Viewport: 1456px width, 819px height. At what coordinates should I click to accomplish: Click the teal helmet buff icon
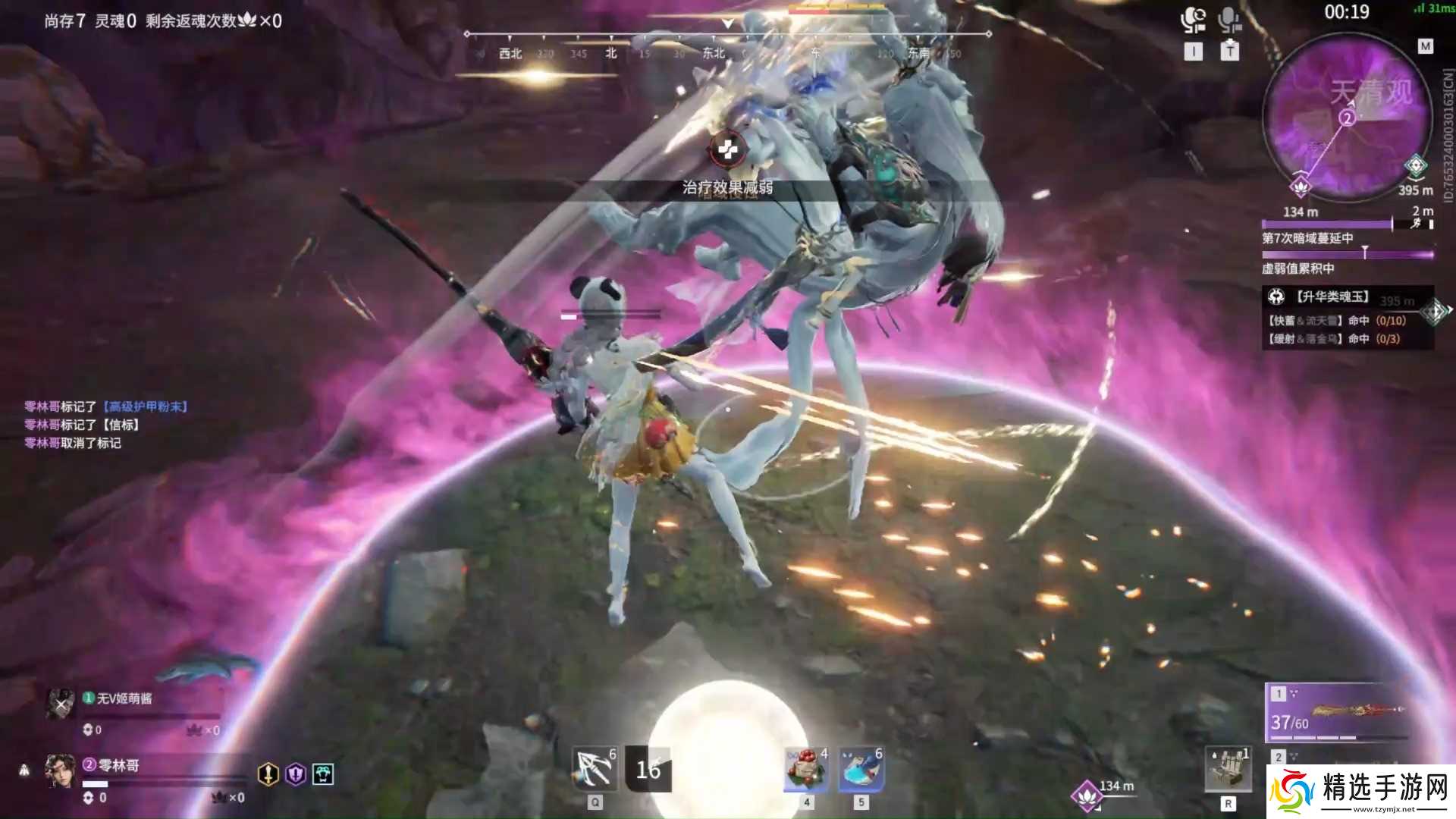click(x=323, y=773)
